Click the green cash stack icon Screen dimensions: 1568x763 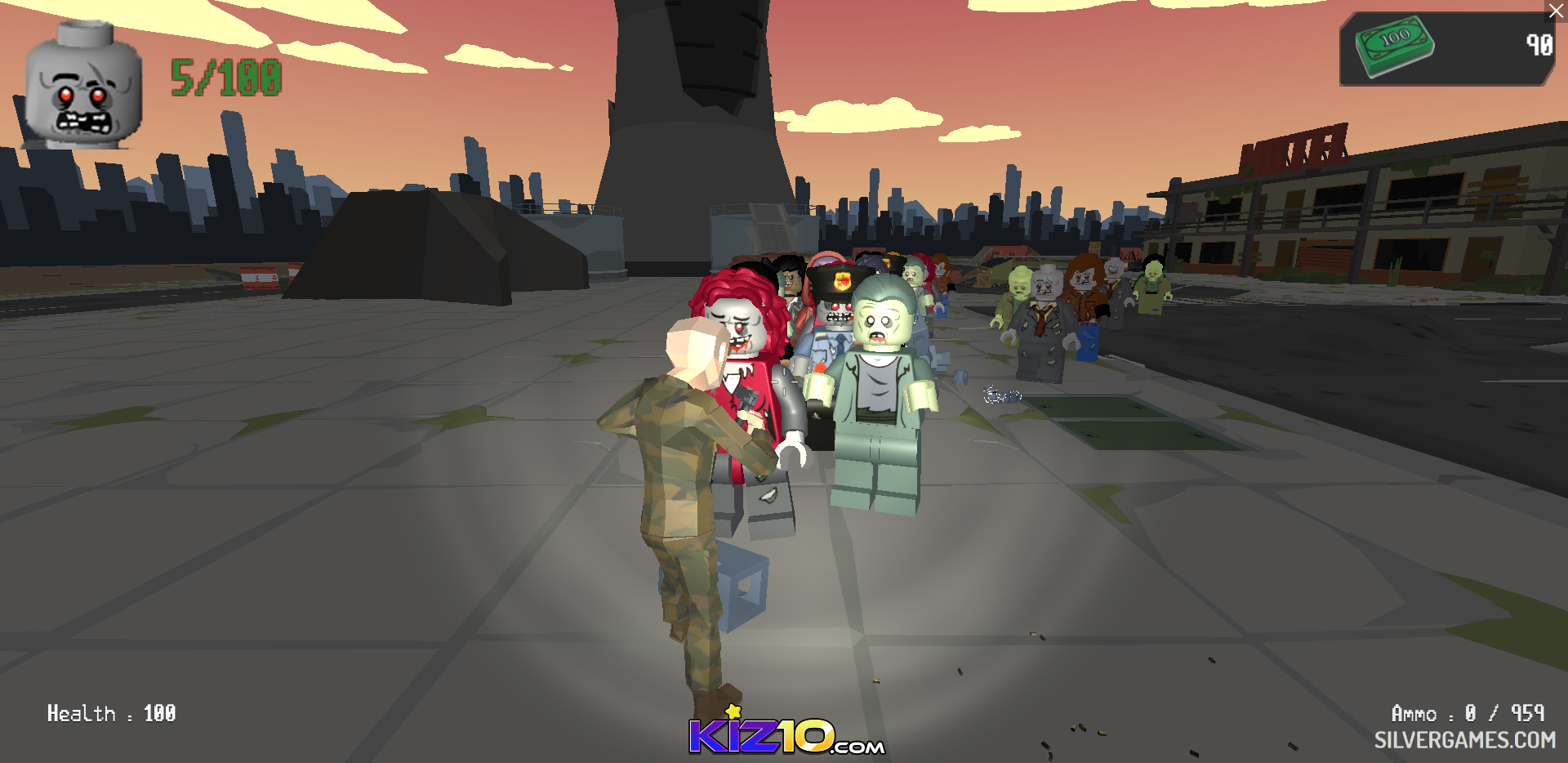coord(1395,46)
